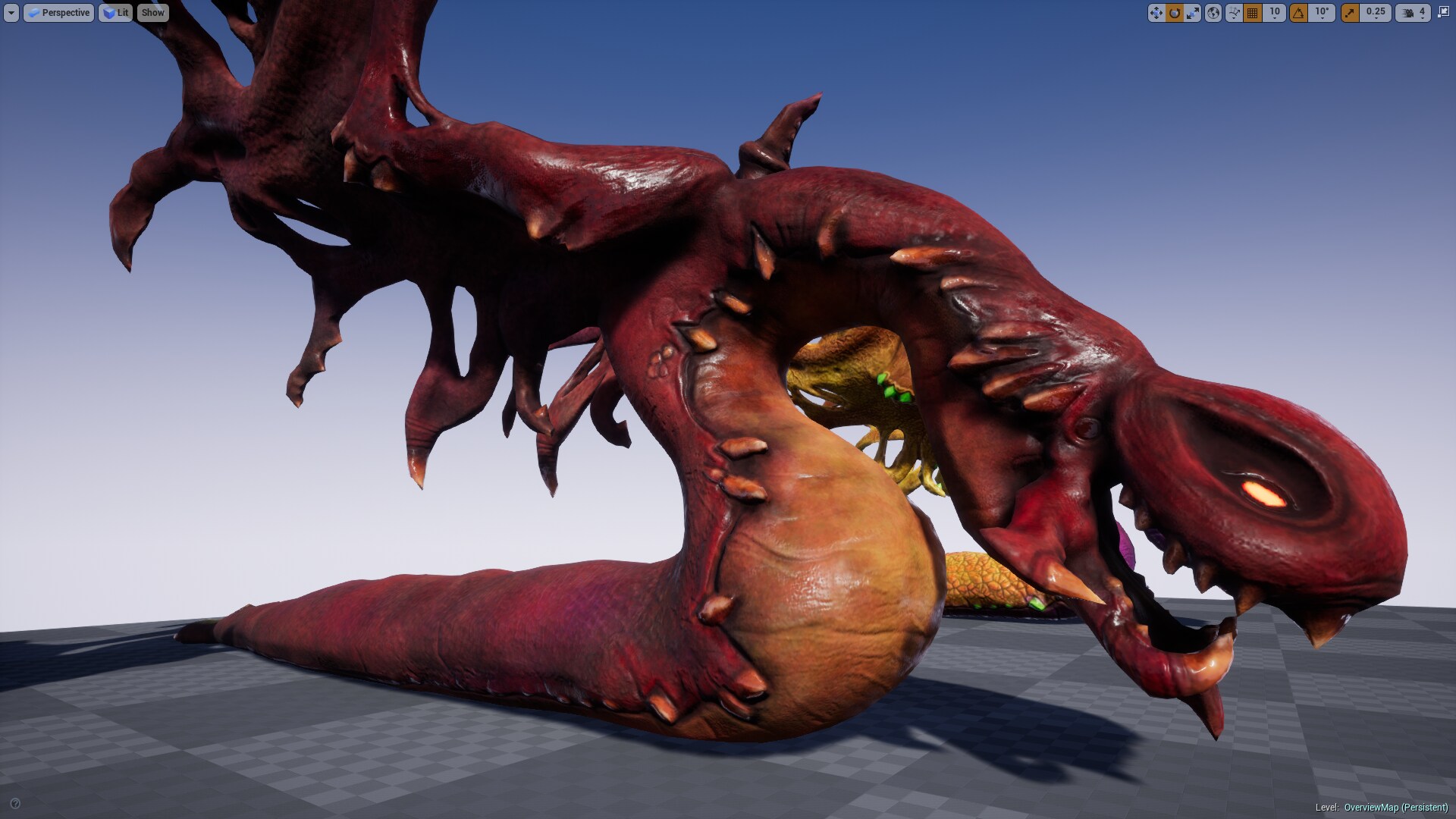Toggle scale snapping
Viewport: 1456px width, 819px height.
coord(1351,12)
